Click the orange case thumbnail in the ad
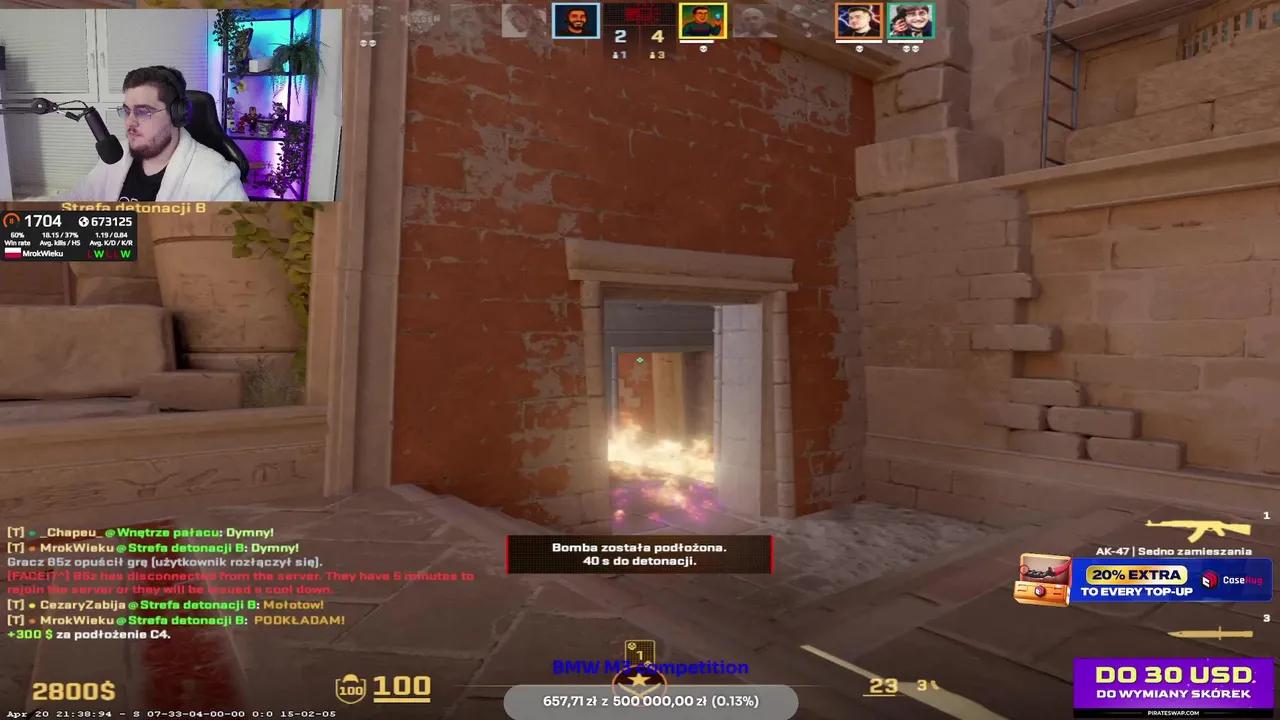 point(1044,580)
